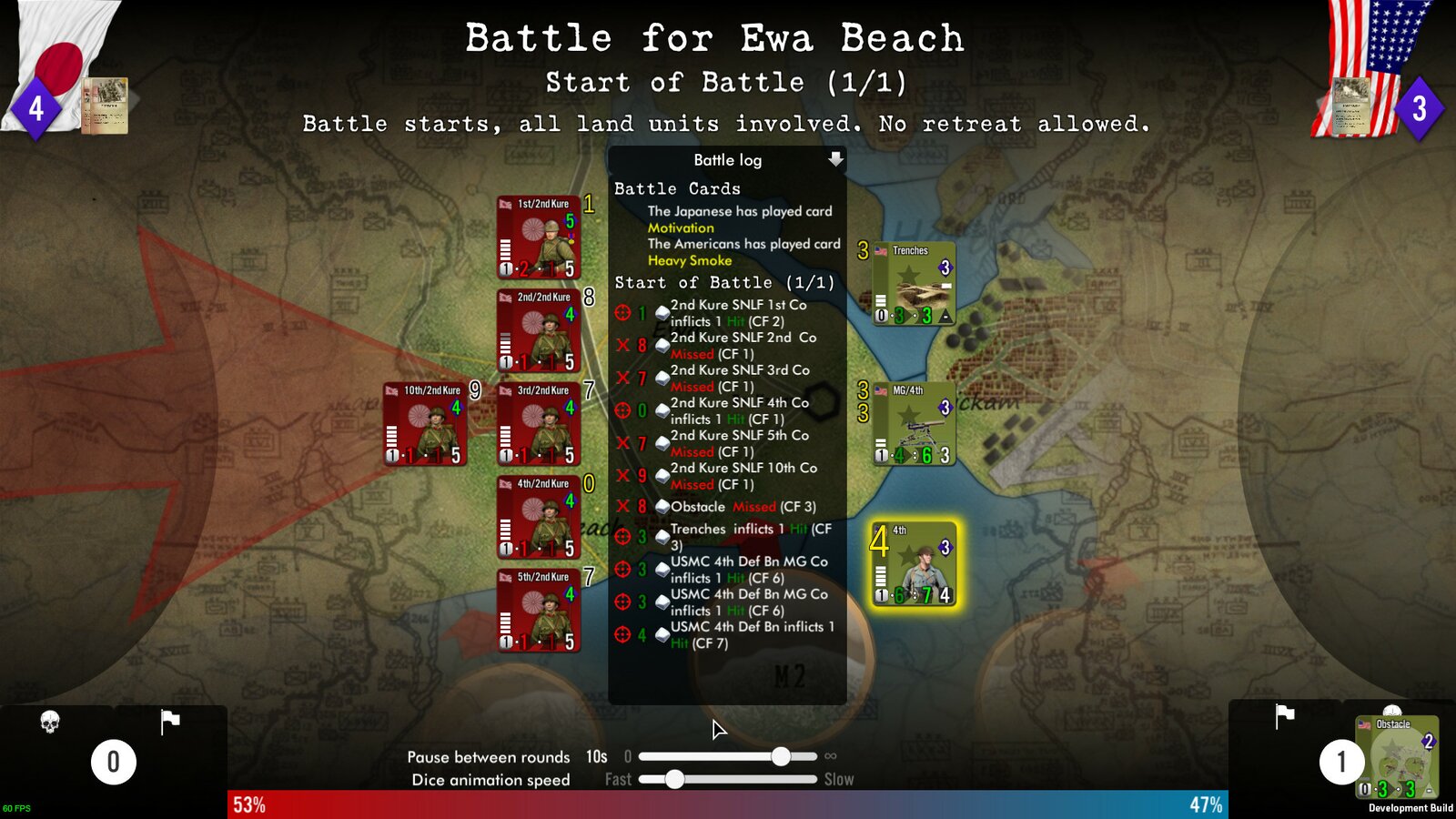Collapse the Battle log using its down arrow
The width and height of the screenshot is (1456, 819).
coord(835,160)
